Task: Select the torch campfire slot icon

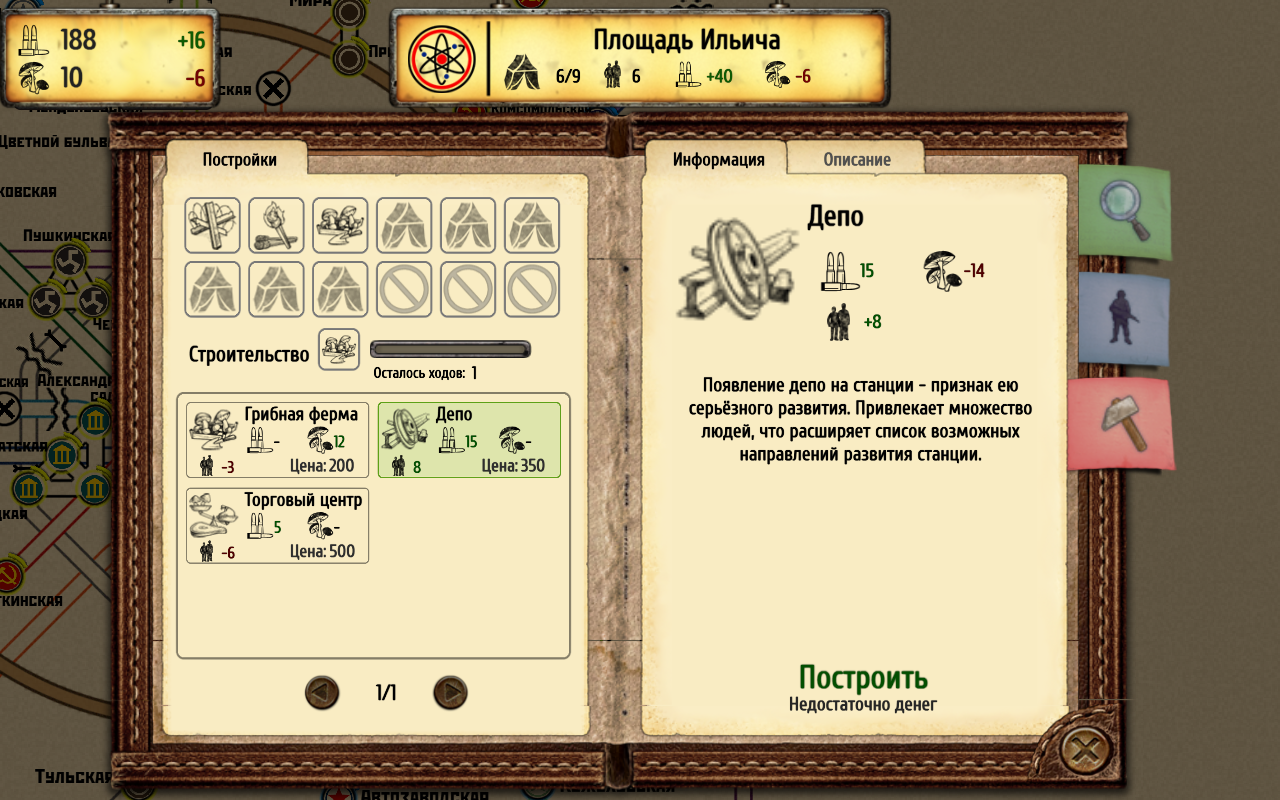Action: [276, 225]
